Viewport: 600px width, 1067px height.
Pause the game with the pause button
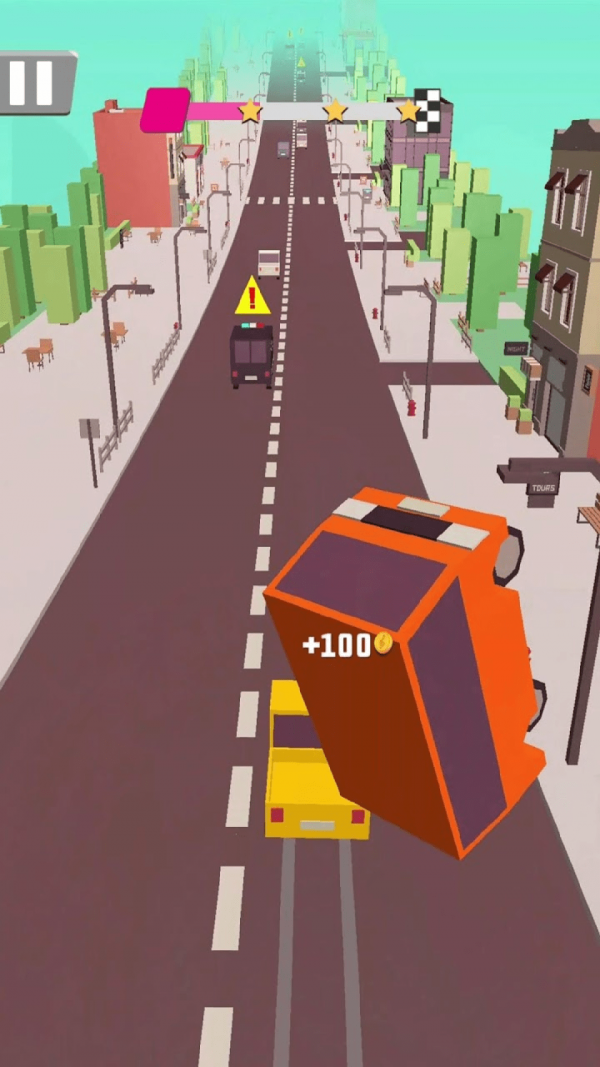pyautogui.click(x=32, y=82)
